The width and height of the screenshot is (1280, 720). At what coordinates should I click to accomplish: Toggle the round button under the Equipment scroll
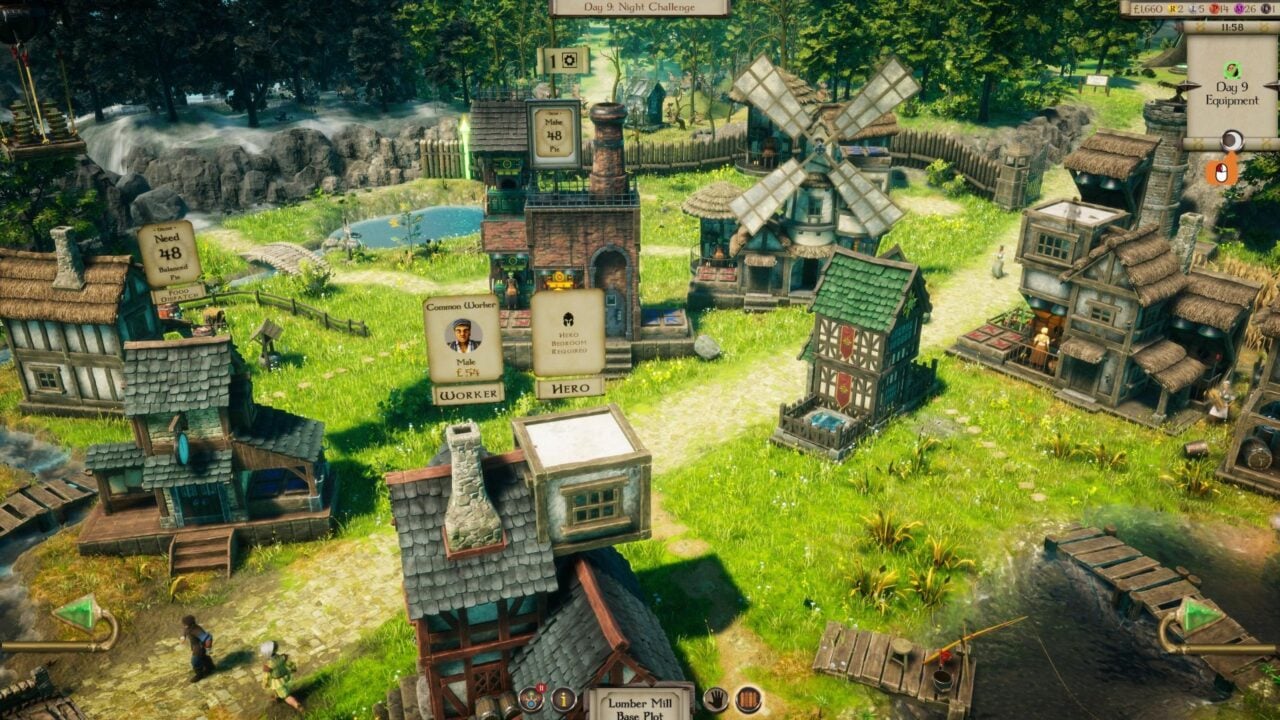(x=1233, y=138)
